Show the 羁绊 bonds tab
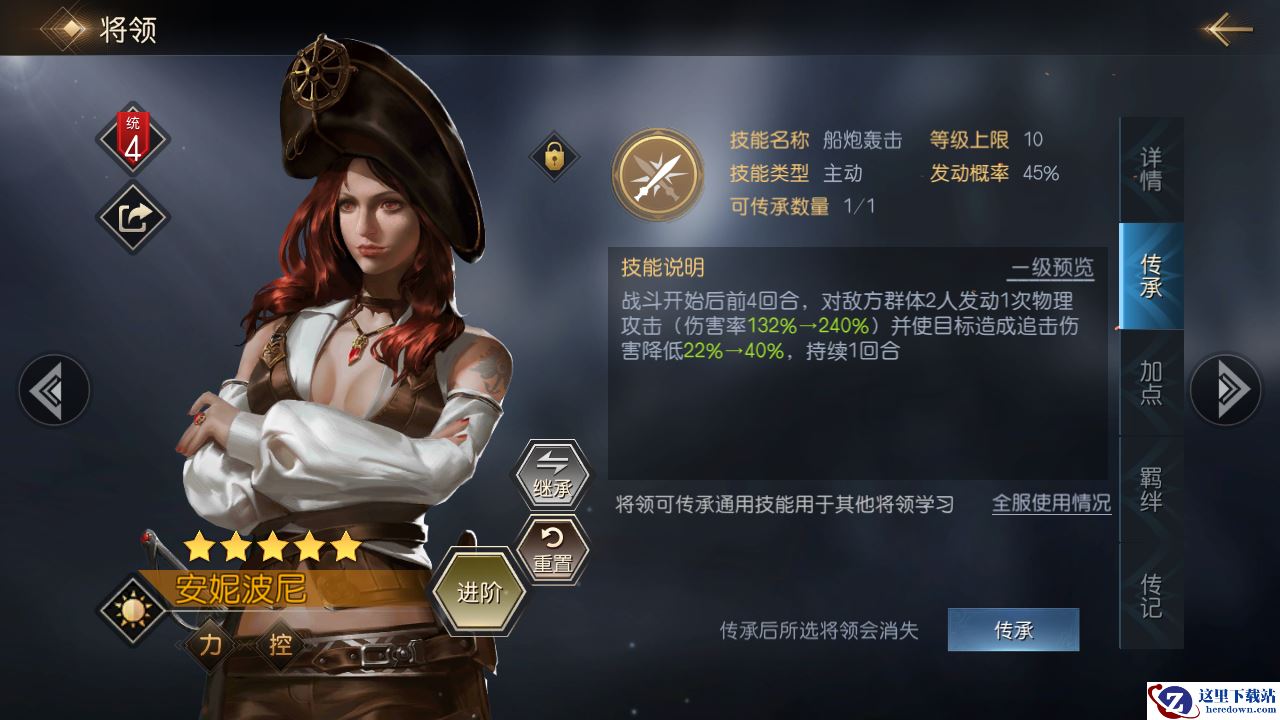1280x720 pixels. tap(1151, 490)
